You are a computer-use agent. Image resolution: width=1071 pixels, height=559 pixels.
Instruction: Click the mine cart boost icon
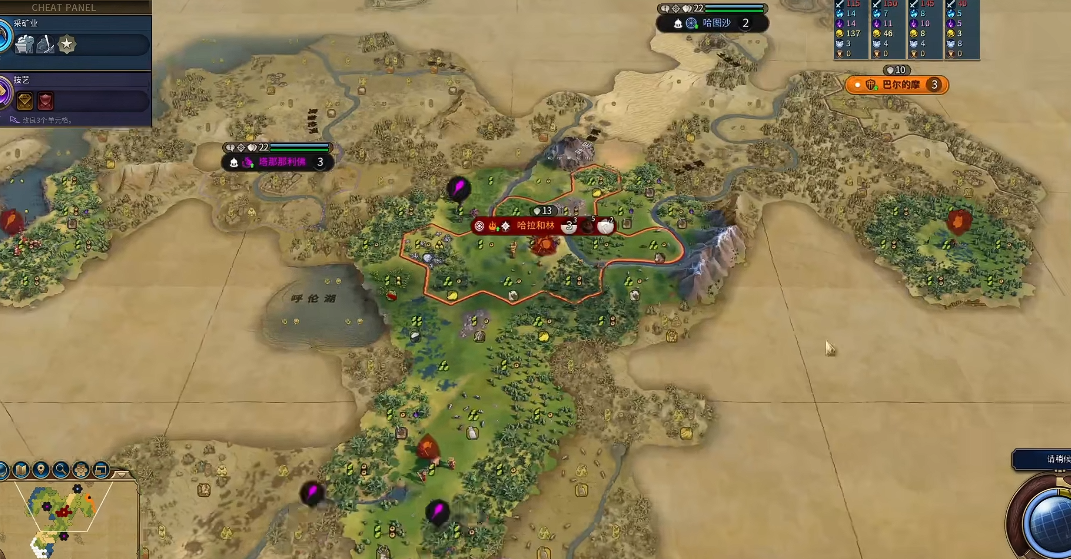tap(26, 44)
